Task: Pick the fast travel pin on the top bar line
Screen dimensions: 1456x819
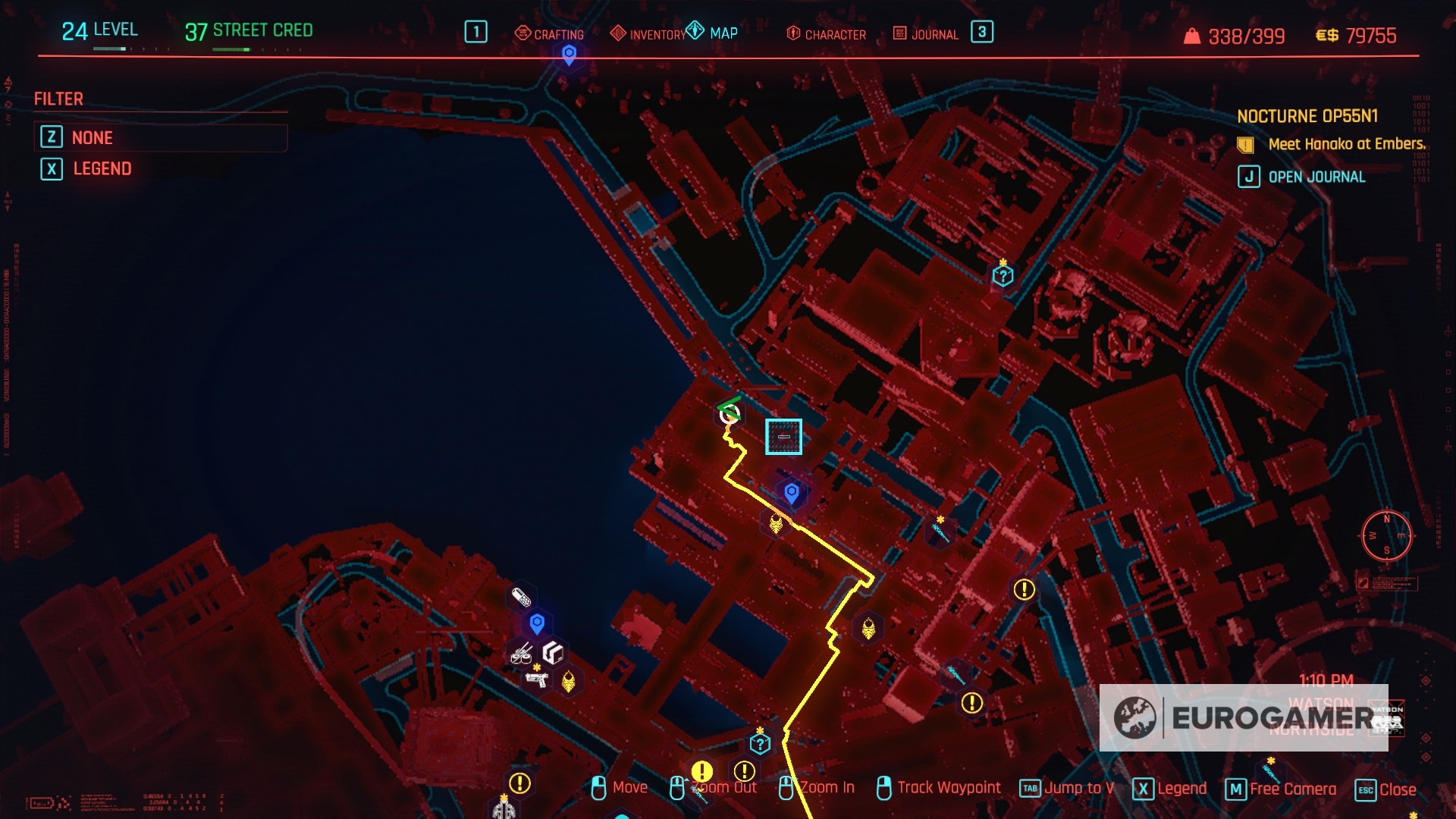Action: click(569, 54)
